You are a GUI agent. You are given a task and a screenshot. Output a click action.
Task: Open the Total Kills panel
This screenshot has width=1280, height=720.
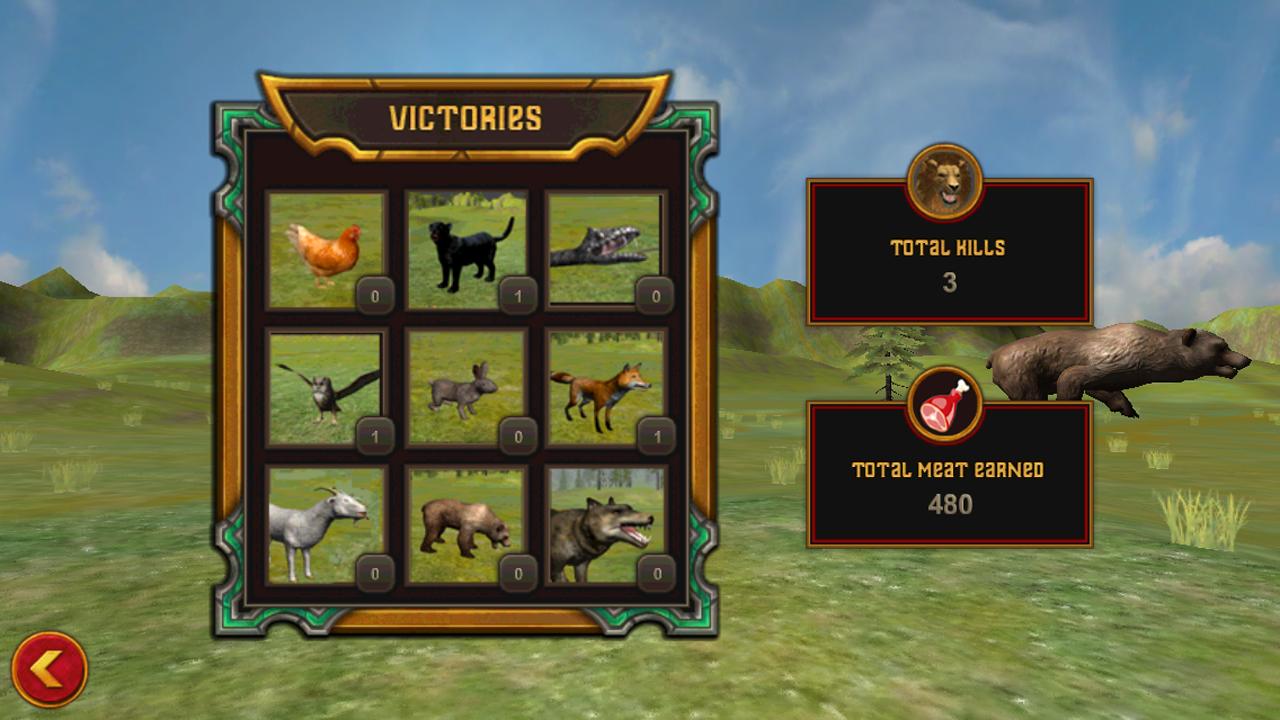[950, 255]
